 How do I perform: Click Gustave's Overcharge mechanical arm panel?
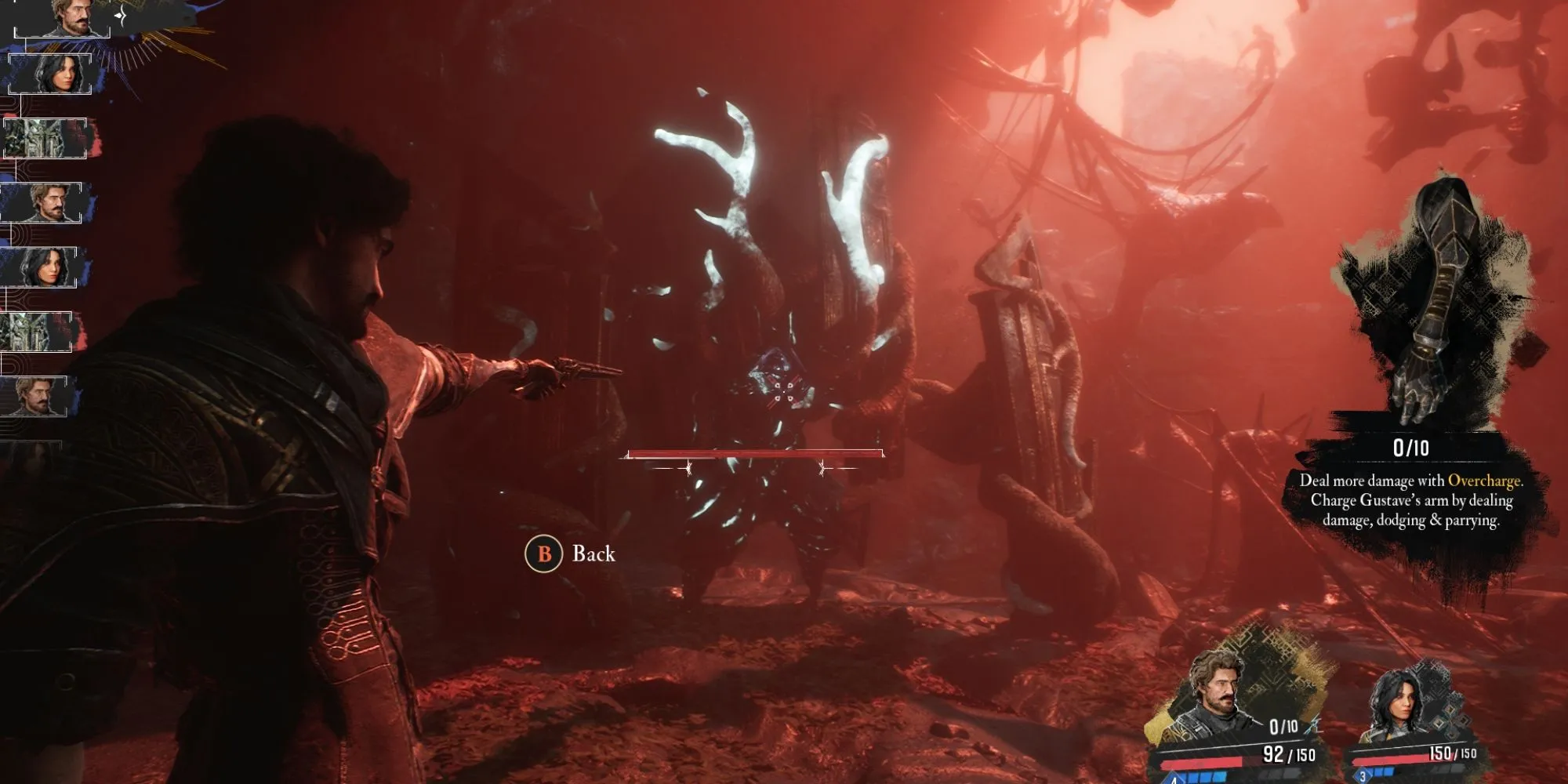pyautogui.click(x=1427, y=306)
